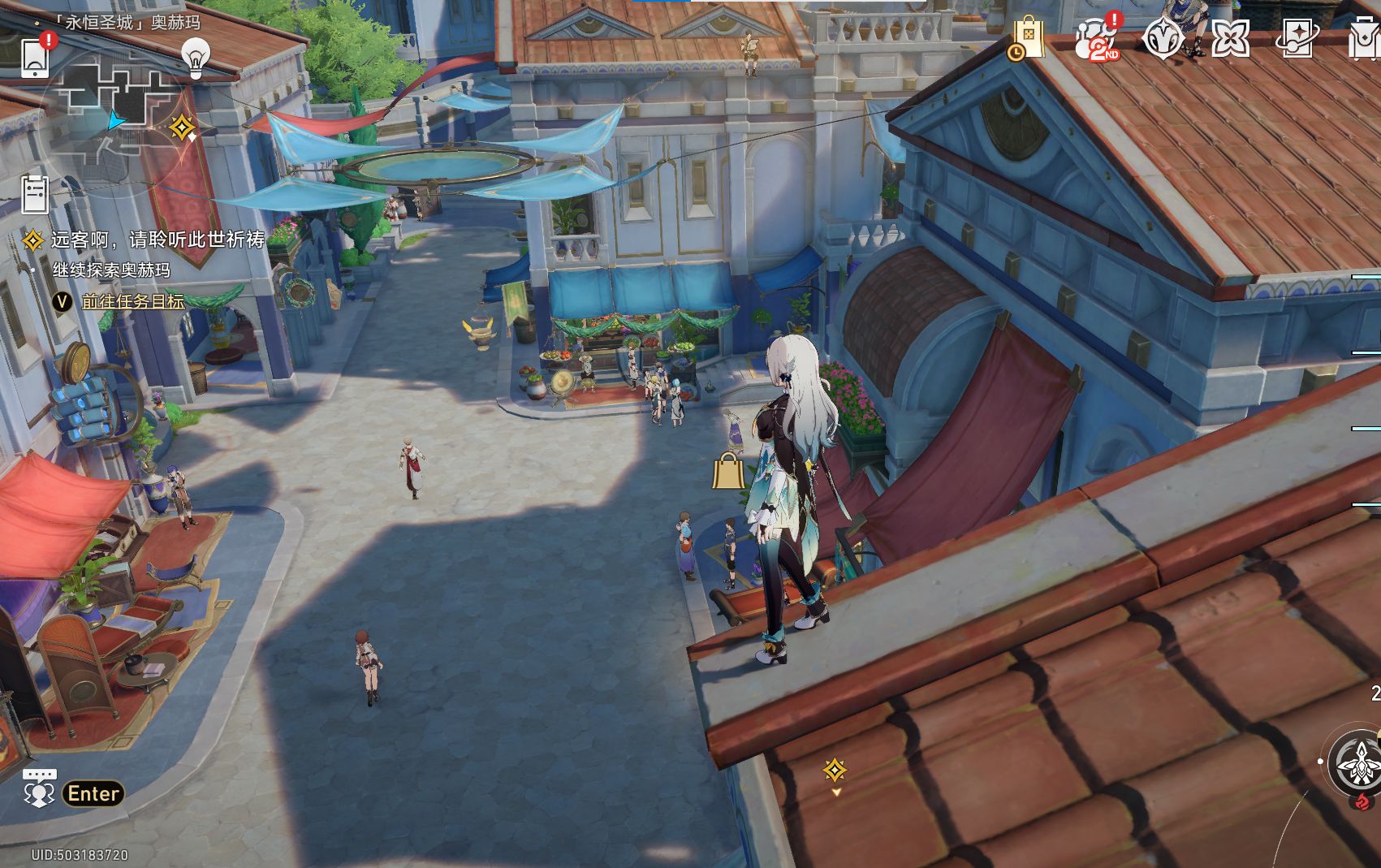Select the tracked quest 远客啊，请聆听此世祈祷
Screen dimensions: 1381x868
click(x=158, y=240)
